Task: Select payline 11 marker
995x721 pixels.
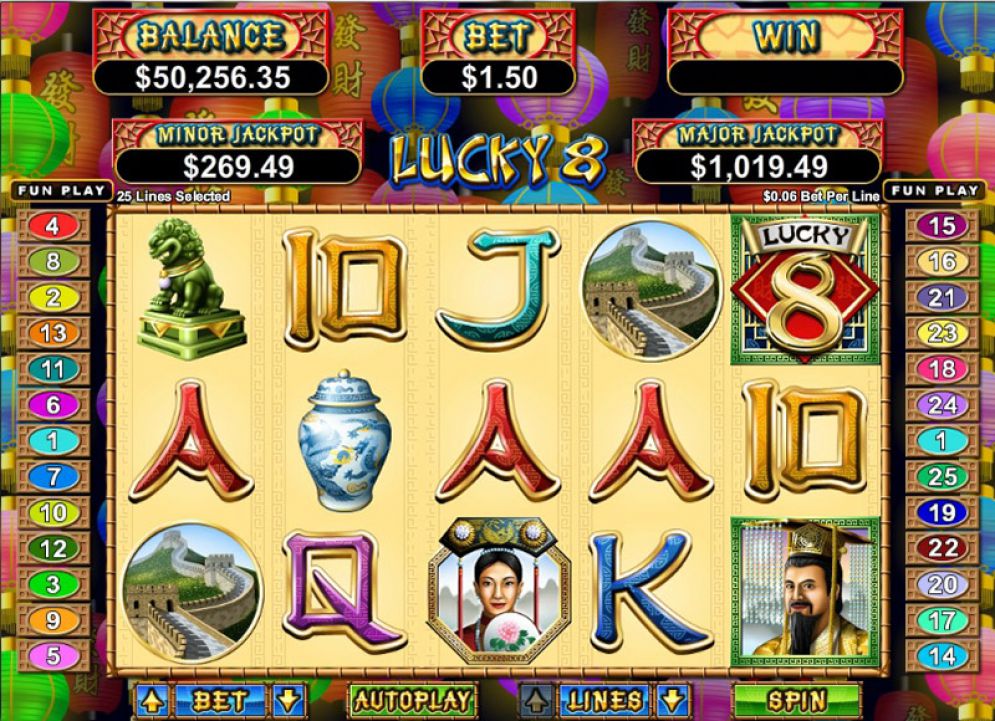Action: pyautogui.click(x=53, y=369)
